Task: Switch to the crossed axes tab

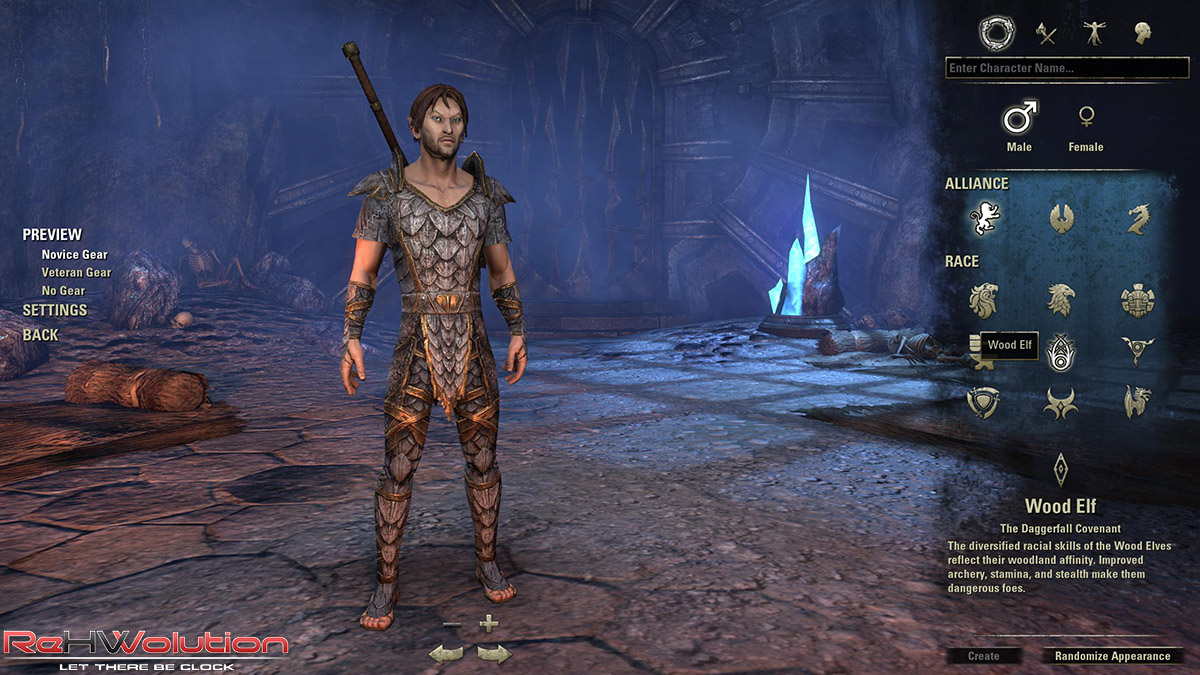Action: [x=1046, y=34]
